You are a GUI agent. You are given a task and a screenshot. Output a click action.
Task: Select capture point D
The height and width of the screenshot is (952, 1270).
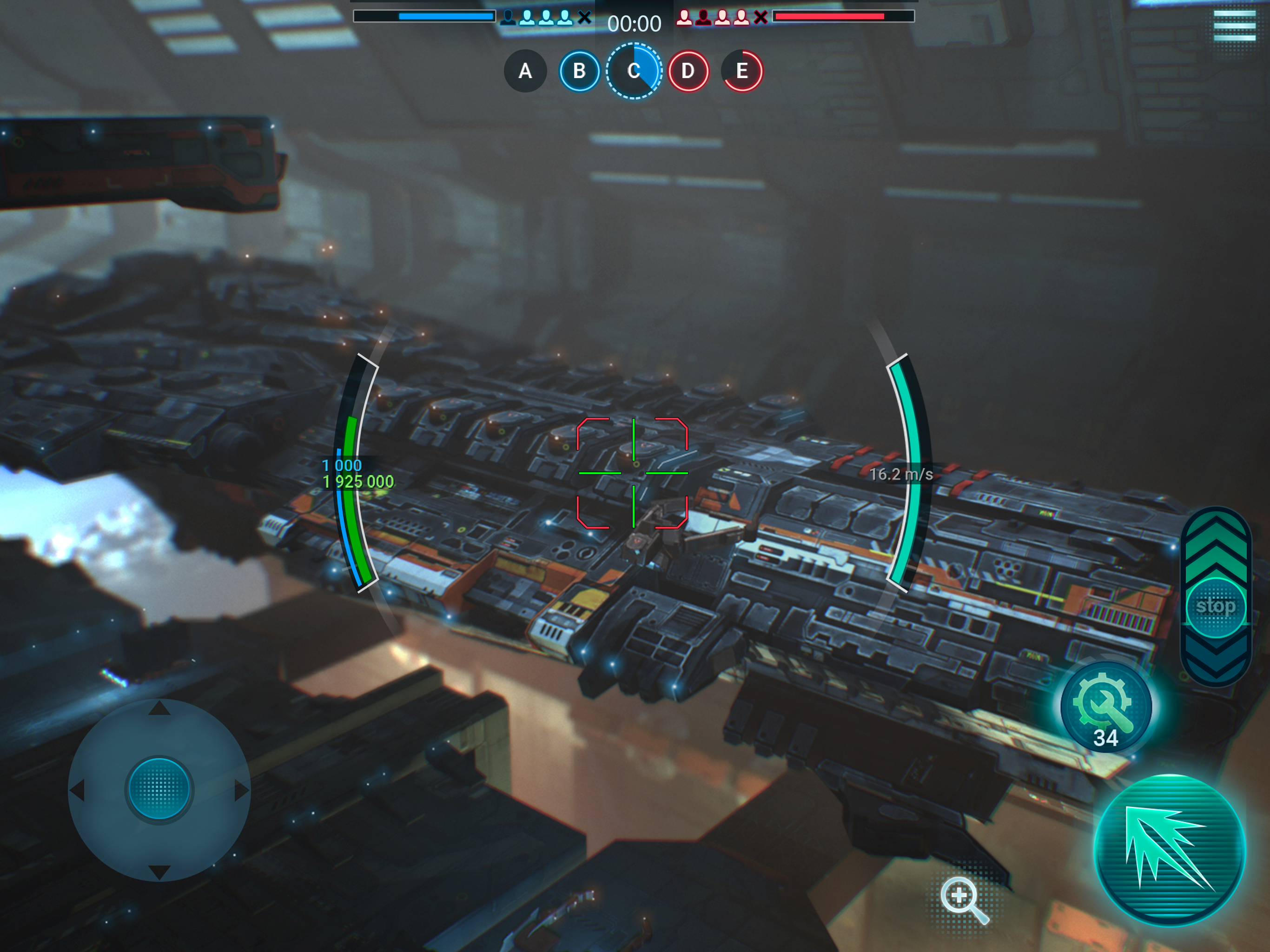pos(688,71)
